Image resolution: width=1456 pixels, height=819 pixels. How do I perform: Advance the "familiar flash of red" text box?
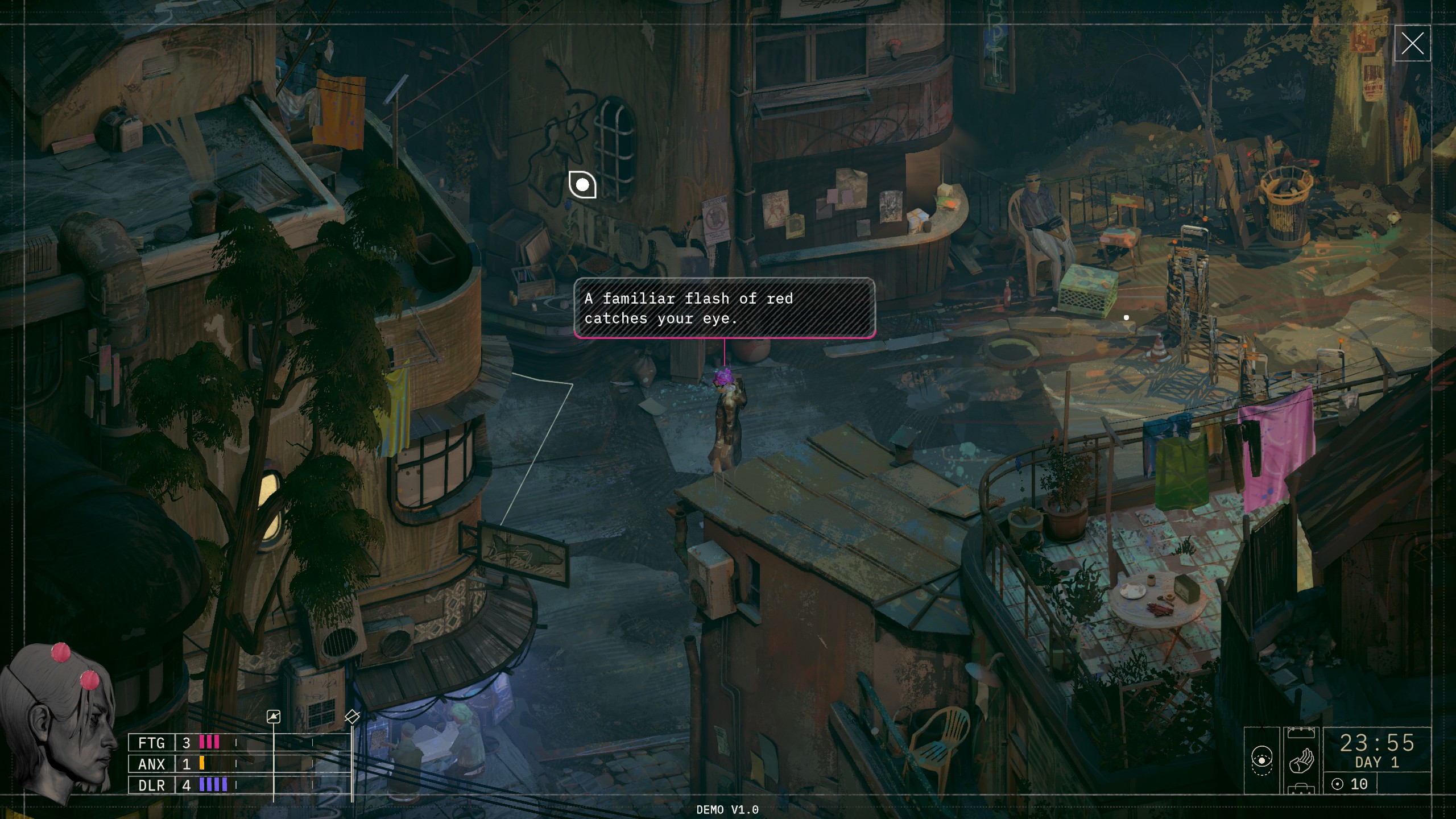click(724, 308)
